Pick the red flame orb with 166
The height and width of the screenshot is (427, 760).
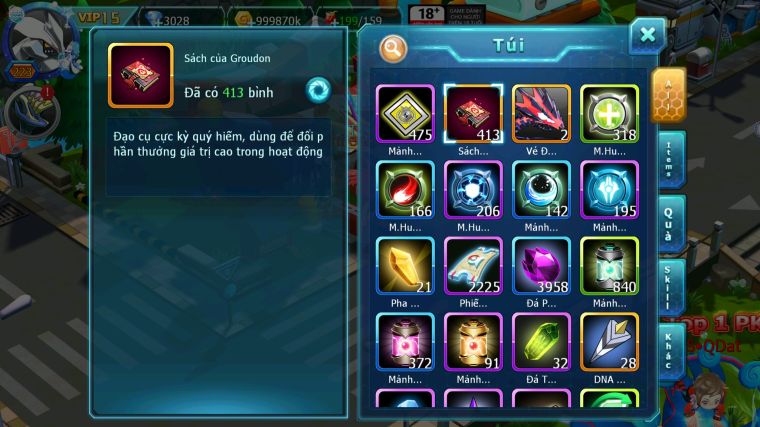405,190
